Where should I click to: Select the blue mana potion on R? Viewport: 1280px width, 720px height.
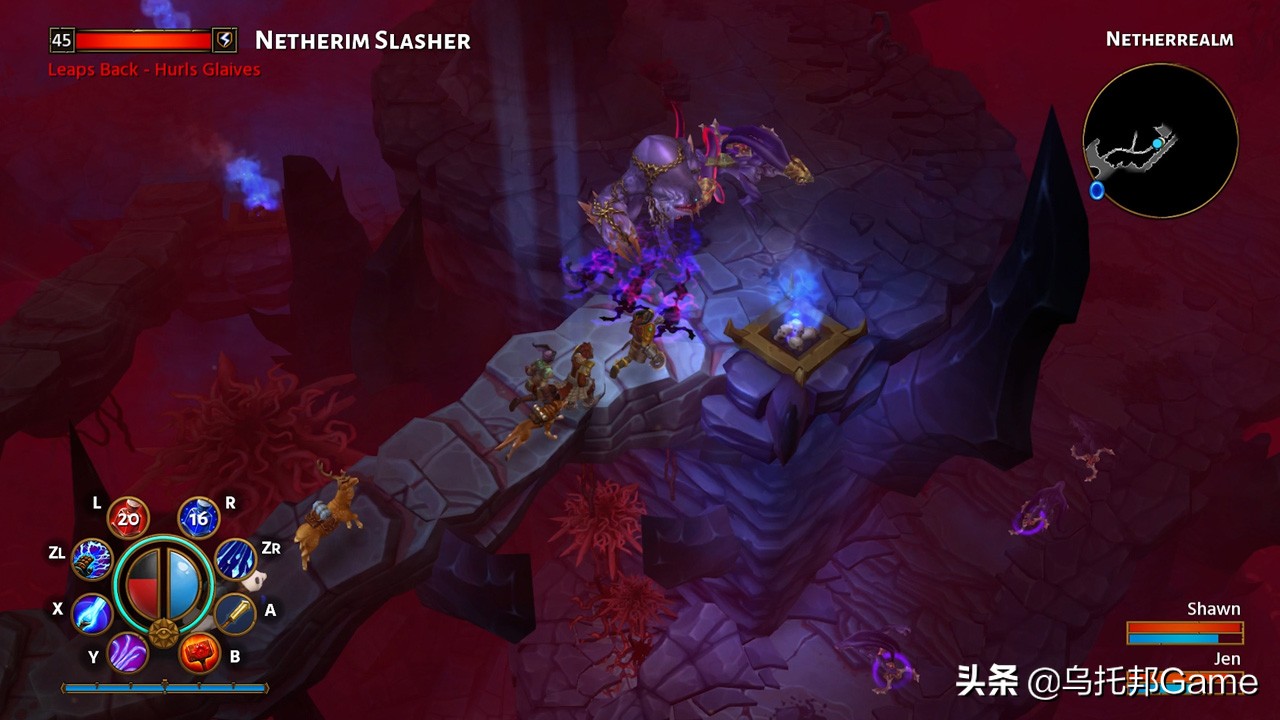(x=197, y=517)
